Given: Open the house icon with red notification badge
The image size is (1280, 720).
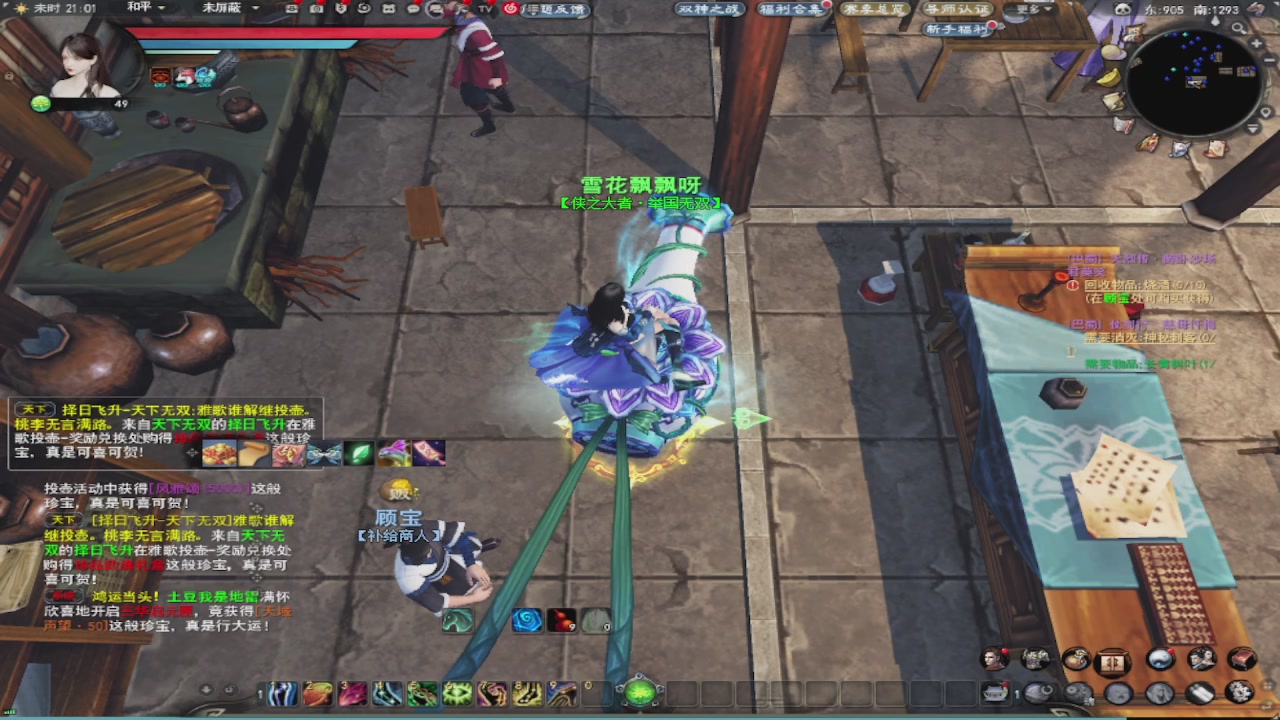Looking at the screenshot, I should [994, 692].
